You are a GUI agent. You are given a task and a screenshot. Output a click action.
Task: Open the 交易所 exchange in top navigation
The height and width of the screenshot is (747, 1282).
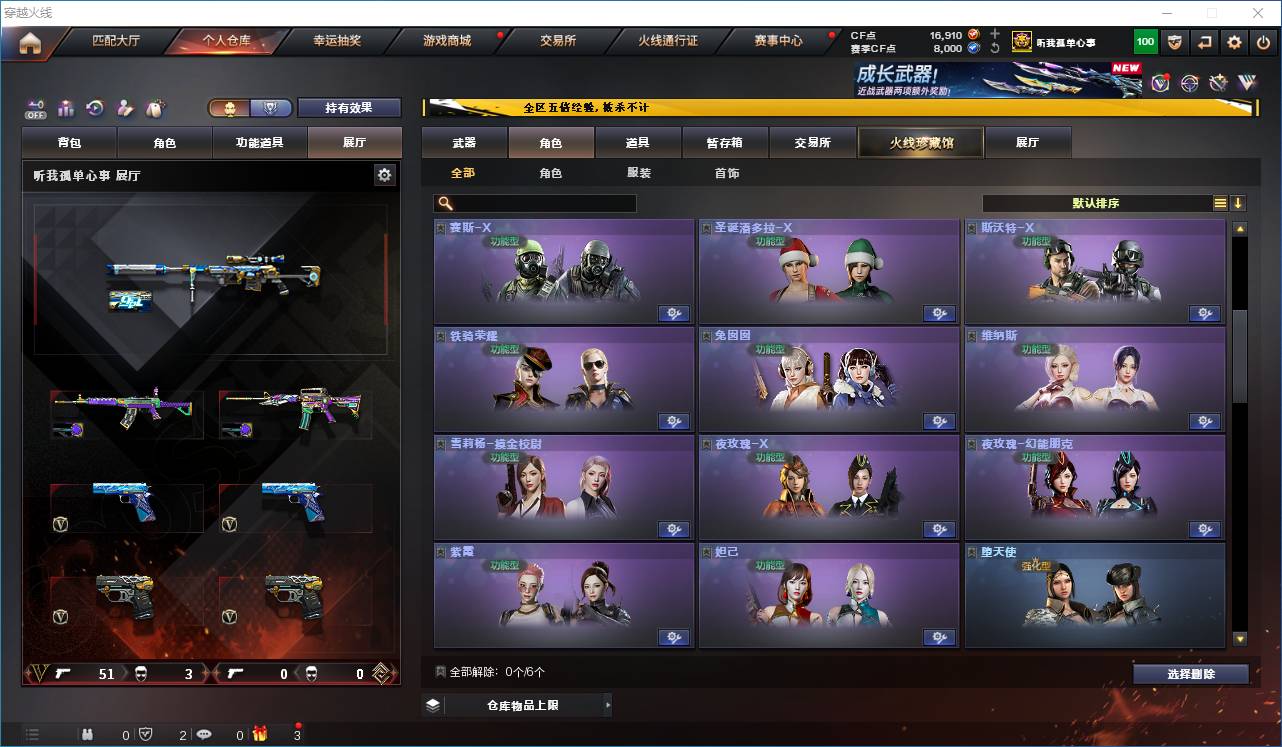(558, 41)
